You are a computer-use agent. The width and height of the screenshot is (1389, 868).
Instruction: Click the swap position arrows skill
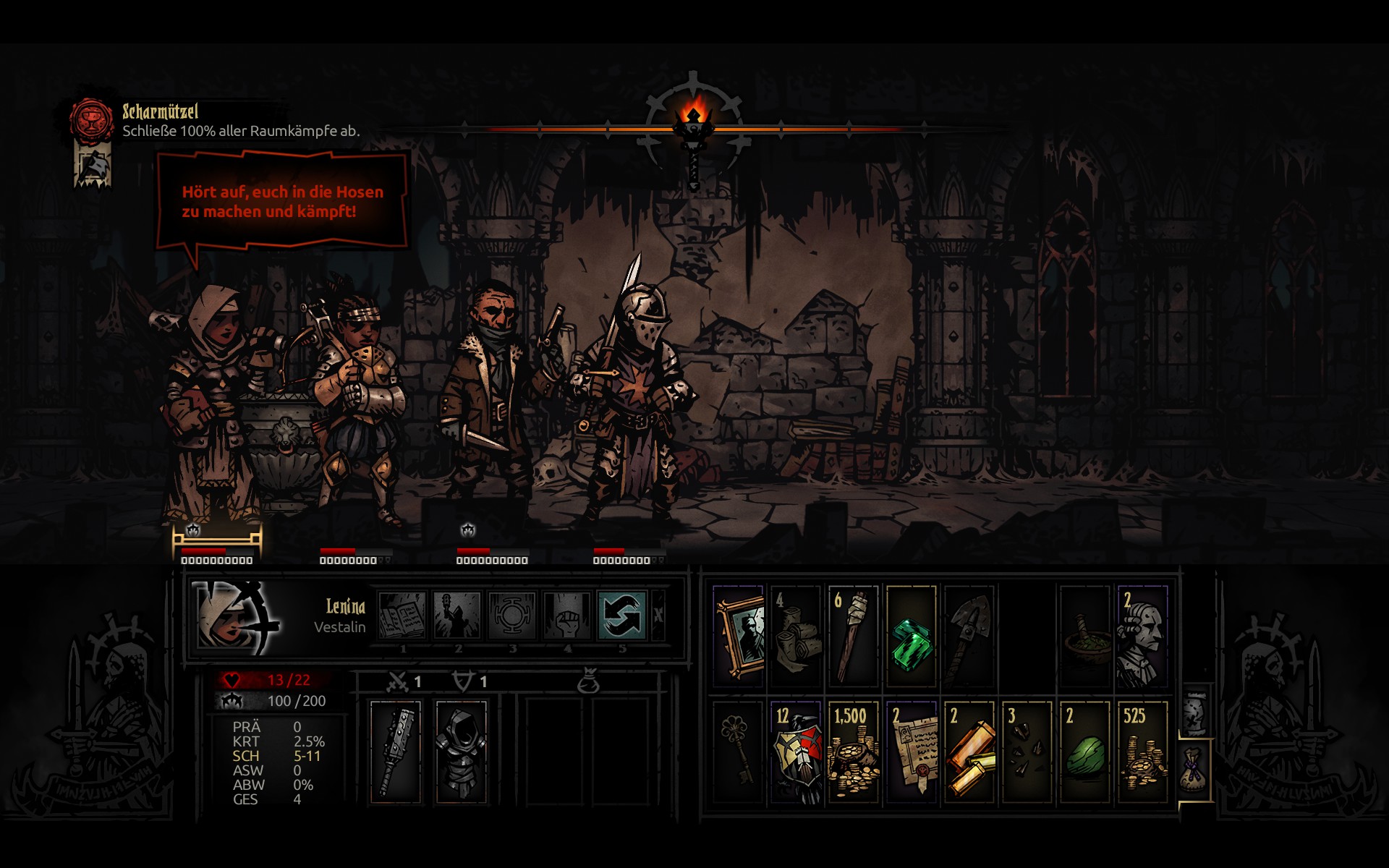(x=622, y=616)
